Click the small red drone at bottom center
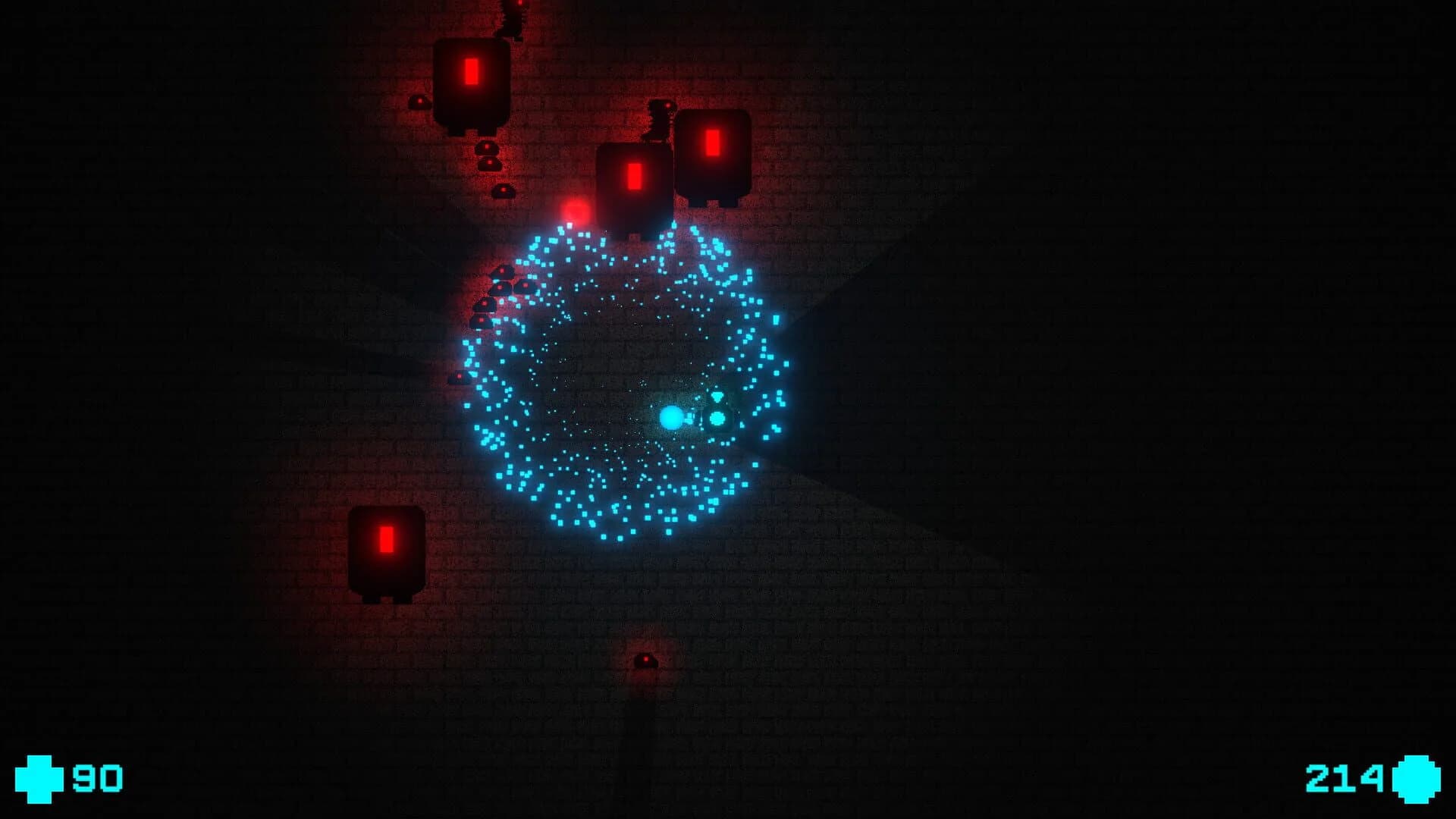 [646, 661]
